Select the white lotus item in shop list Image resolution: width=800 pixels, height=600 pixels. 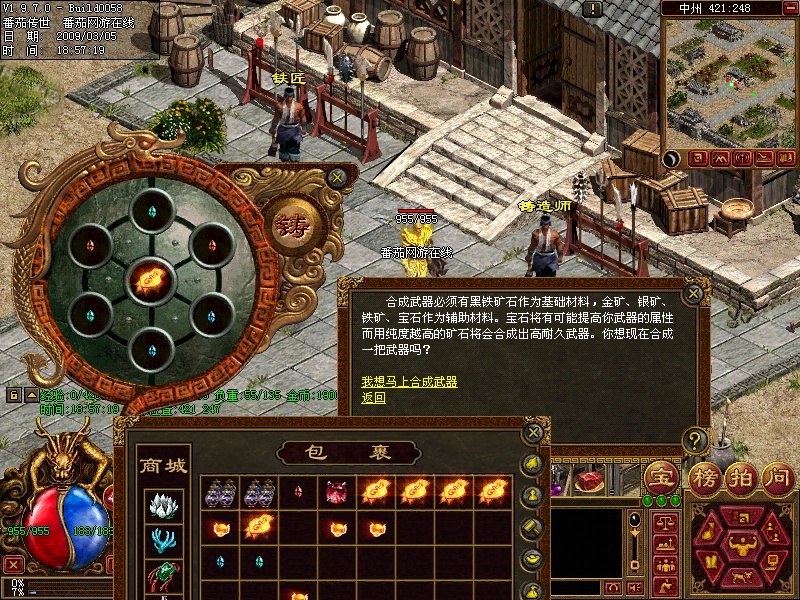[163, 506]
